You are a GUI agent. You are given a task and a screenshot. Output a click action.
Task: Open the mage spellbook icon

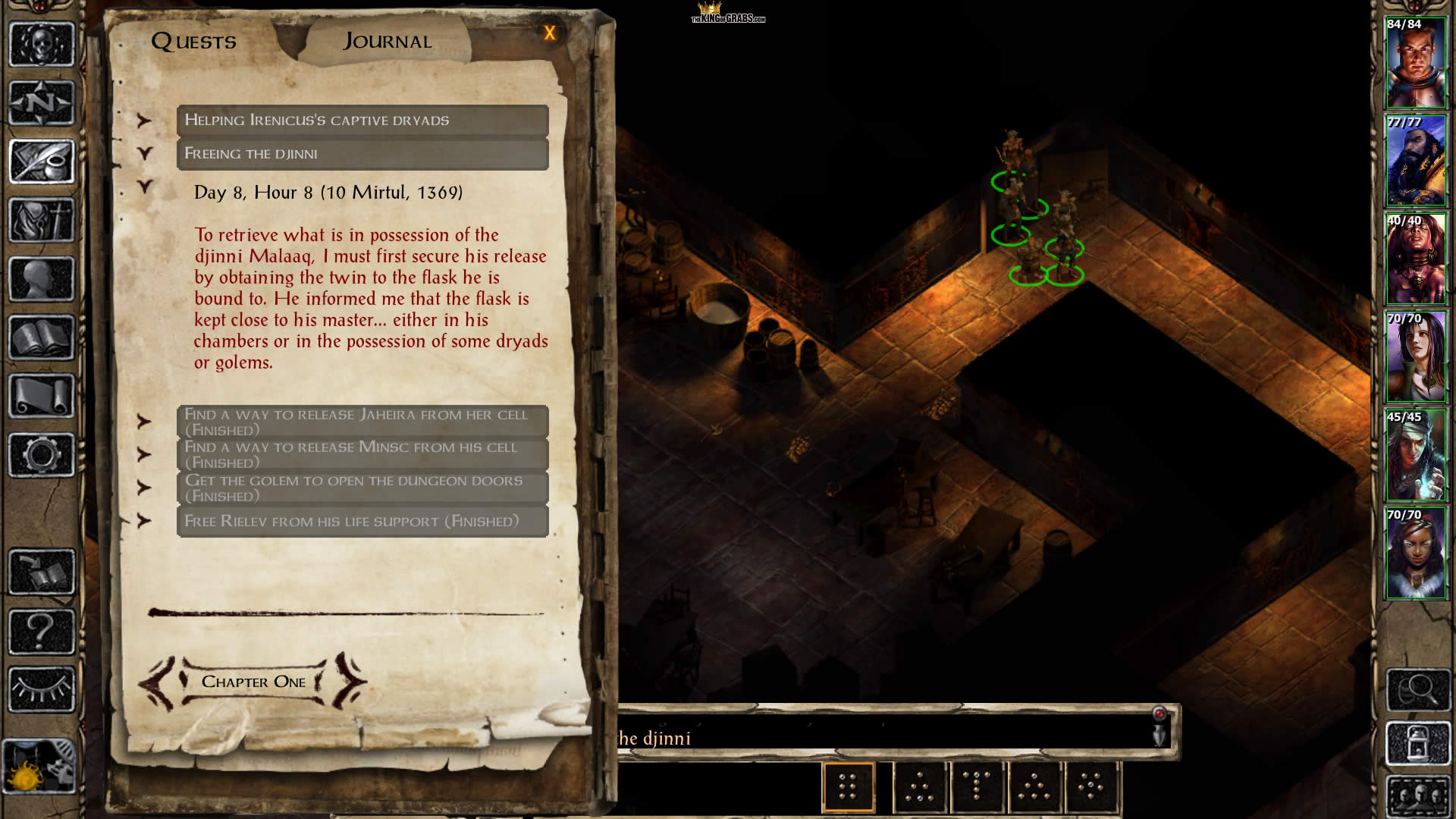click(x=42, y=337)
